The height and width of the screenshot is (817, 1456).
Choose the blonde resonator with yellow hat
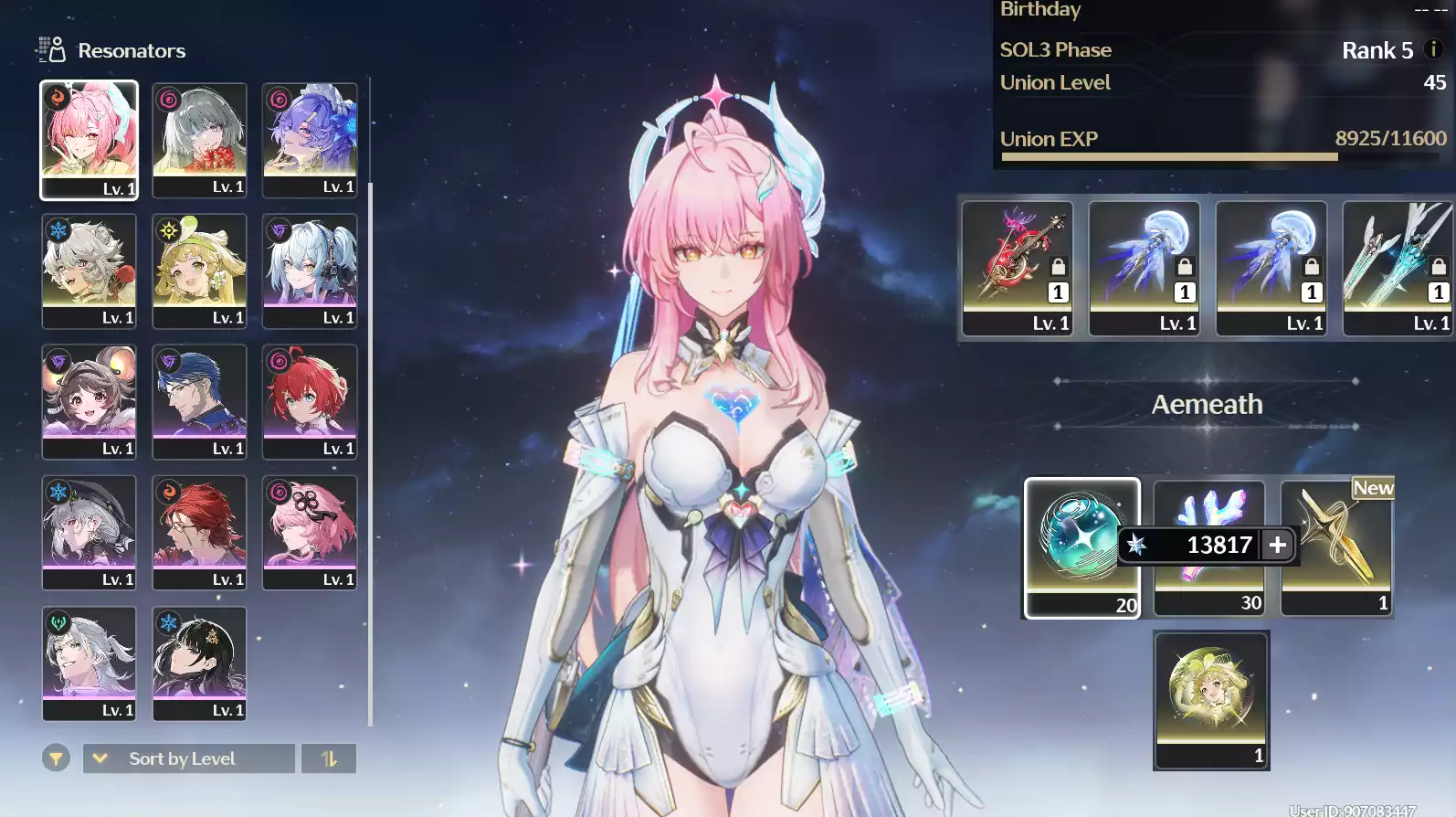[199, 271]
